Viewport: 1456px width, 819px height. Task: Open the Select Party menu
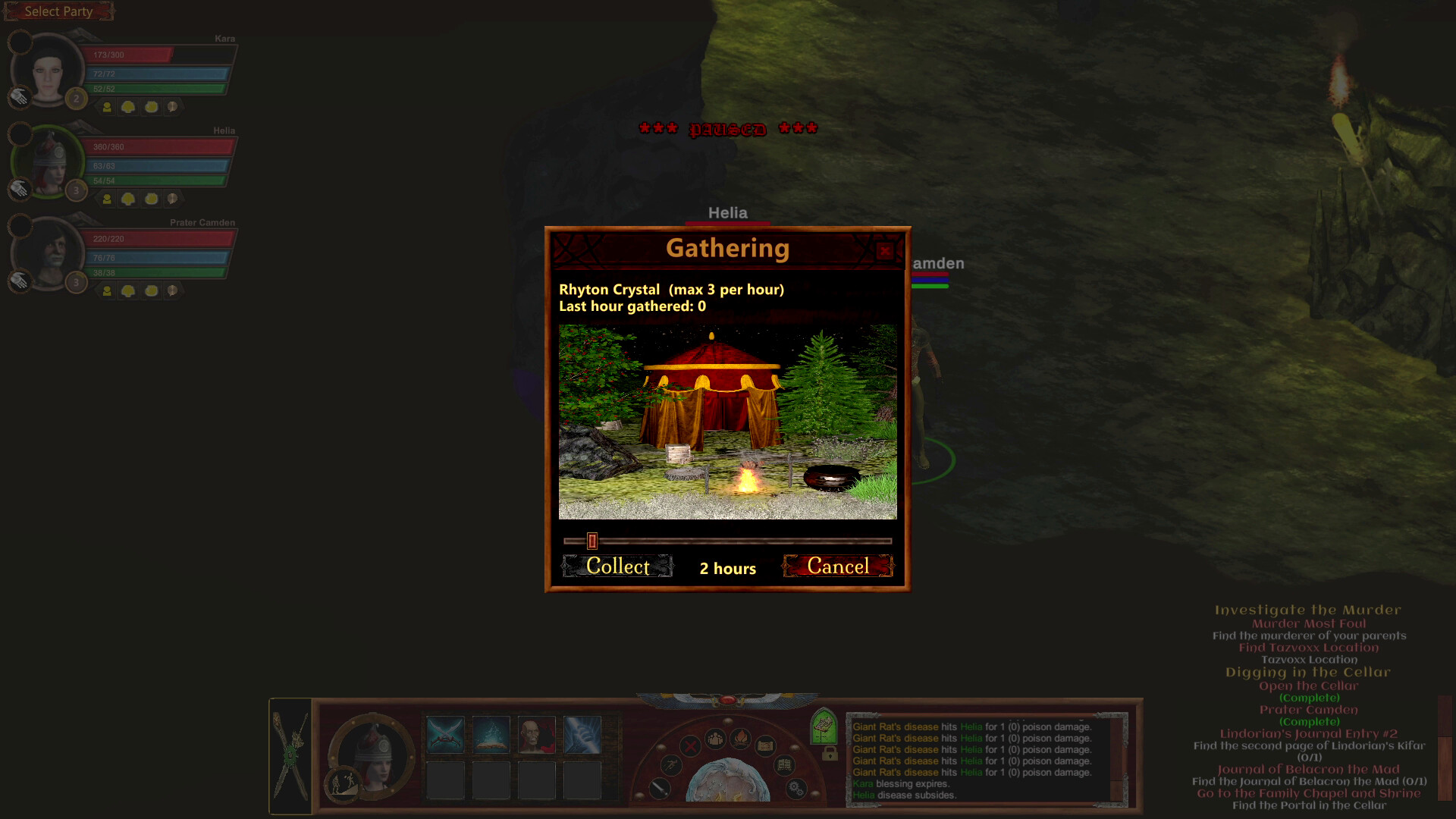point(58,11)
